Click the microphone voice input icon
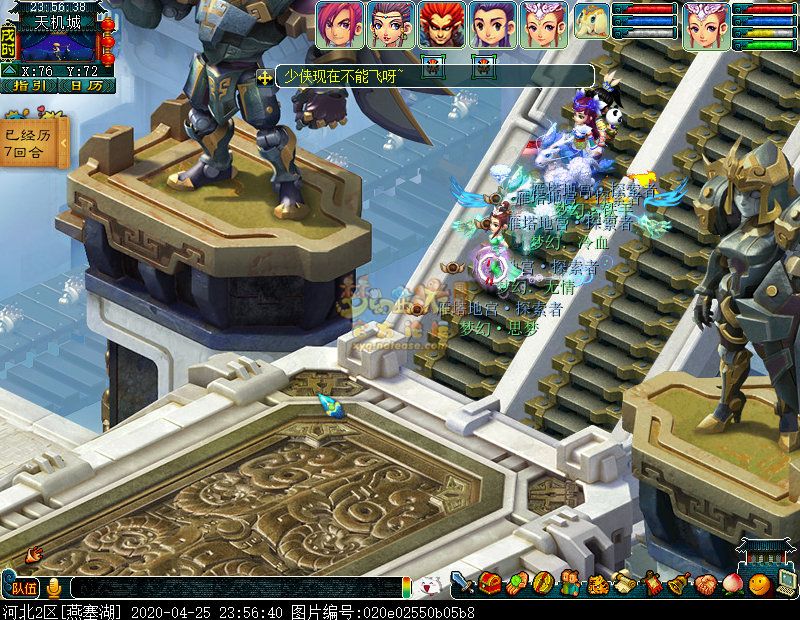This screenshot has height=620, width=800. tap(53, 588)
